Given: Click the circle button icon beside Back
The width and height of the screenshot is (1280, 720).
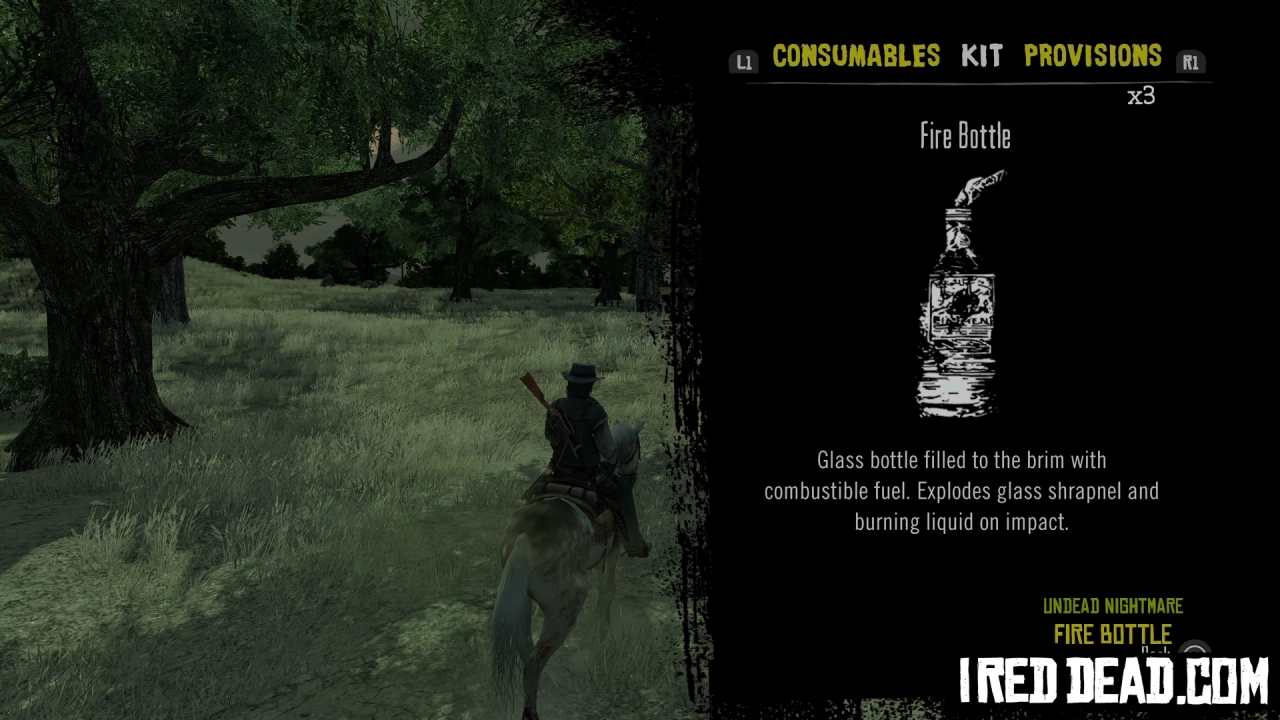Looking at the screenshot, I should 1195,650.
